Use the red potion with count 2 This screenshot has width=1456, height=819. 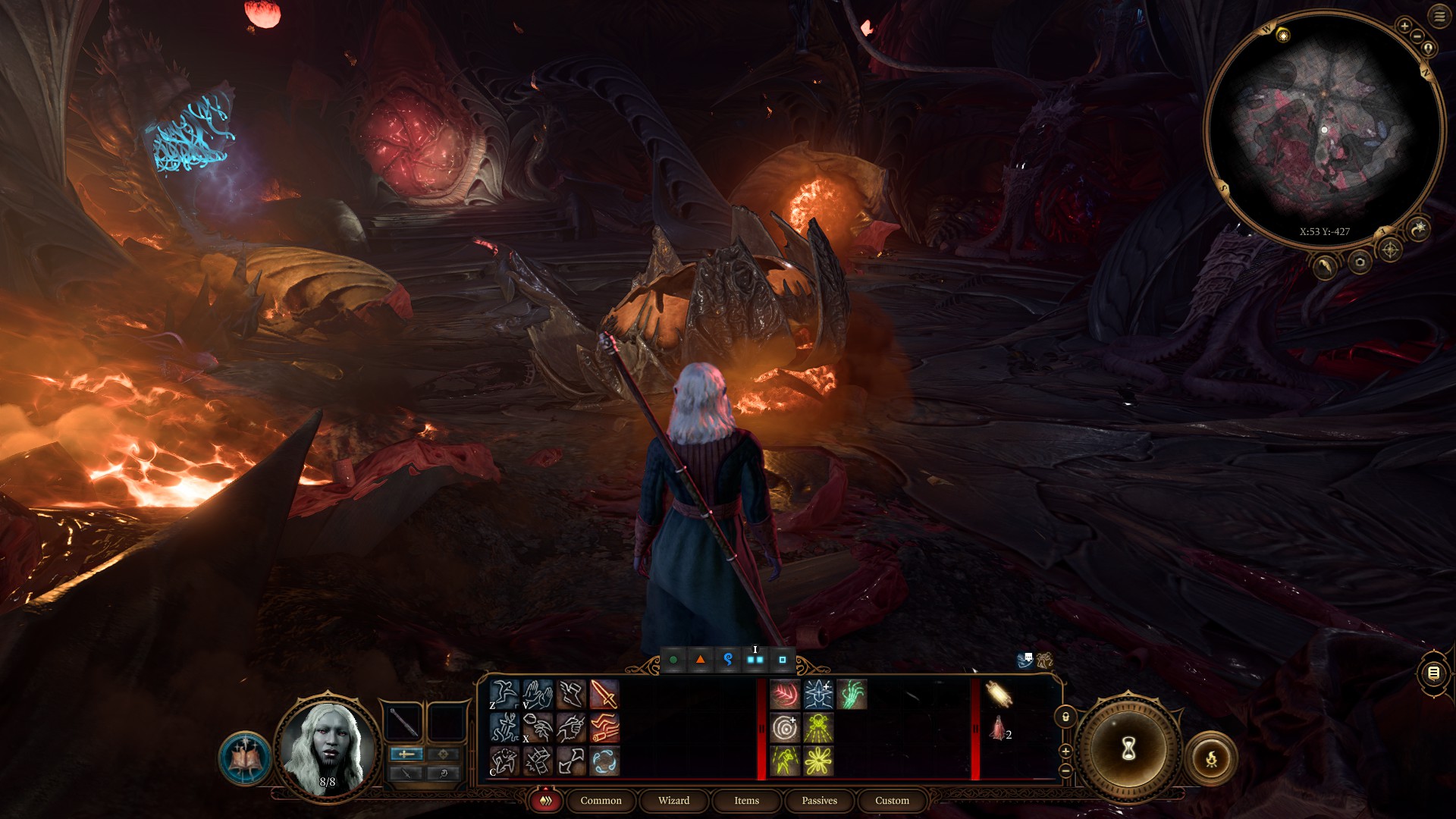click(x=998, y=730)
